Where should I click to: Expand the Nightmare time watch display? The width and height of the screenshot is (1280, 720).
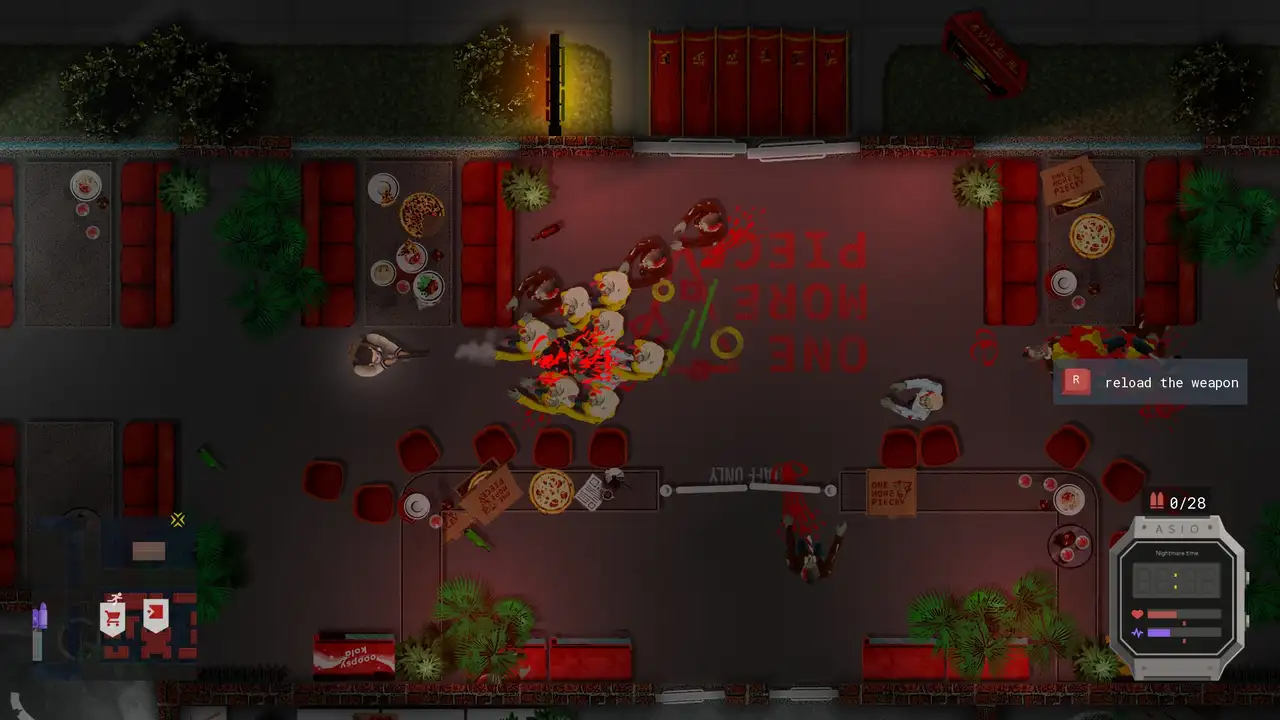click(1177, 578)
